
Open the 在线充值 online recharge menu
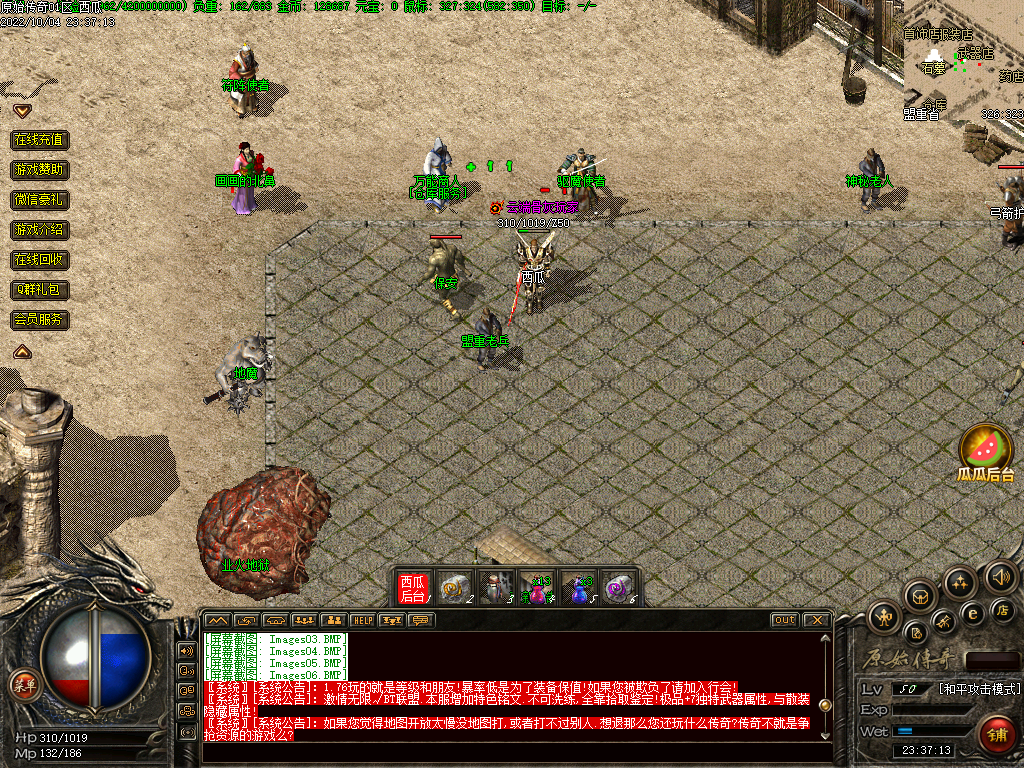click(x=40, y=140)
